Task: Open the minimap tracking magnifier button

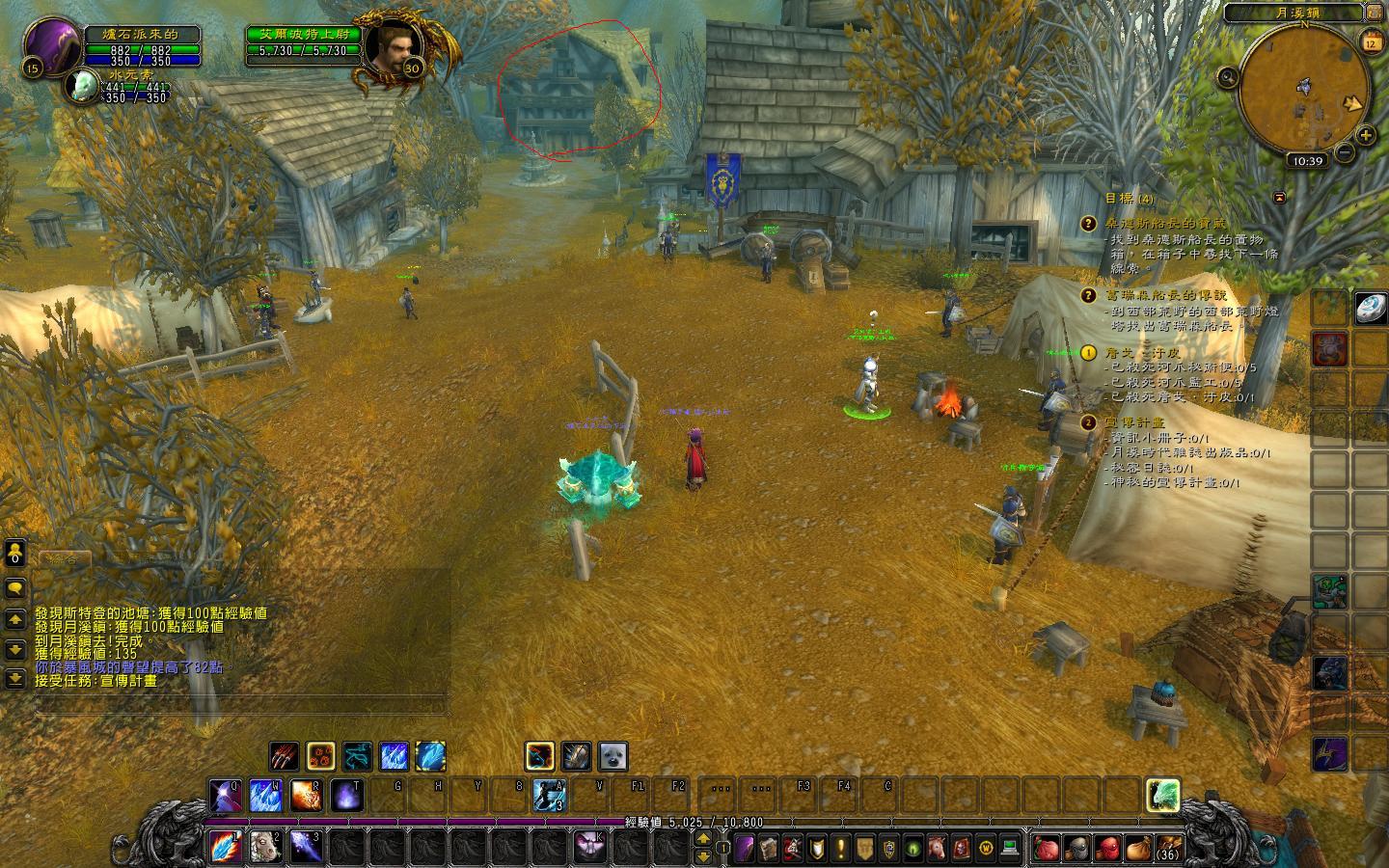Action: [x=1228, y=77]
